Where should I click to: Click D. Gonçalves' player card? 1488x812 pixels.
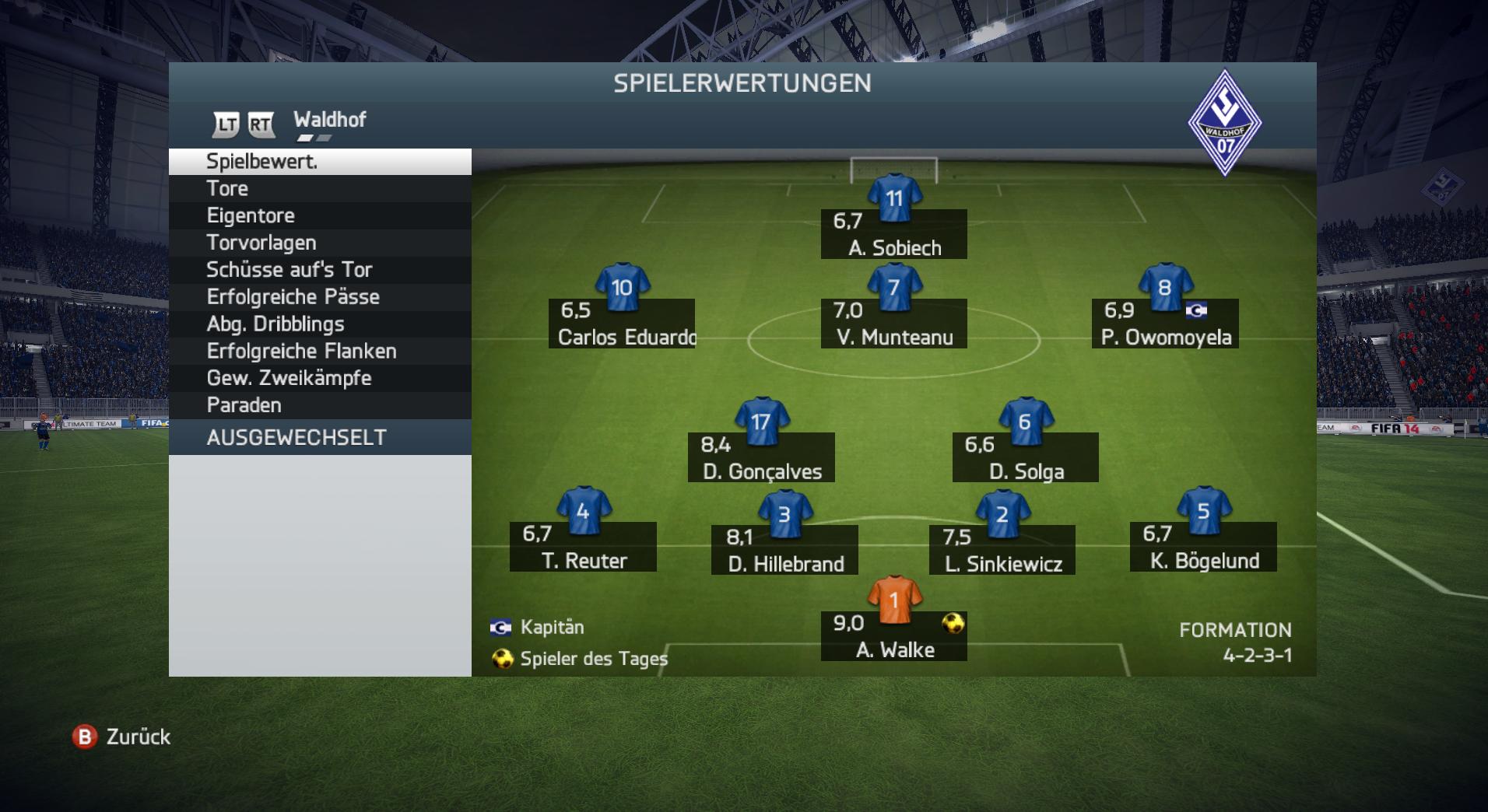pyautogui.click(x=761, y=458)
